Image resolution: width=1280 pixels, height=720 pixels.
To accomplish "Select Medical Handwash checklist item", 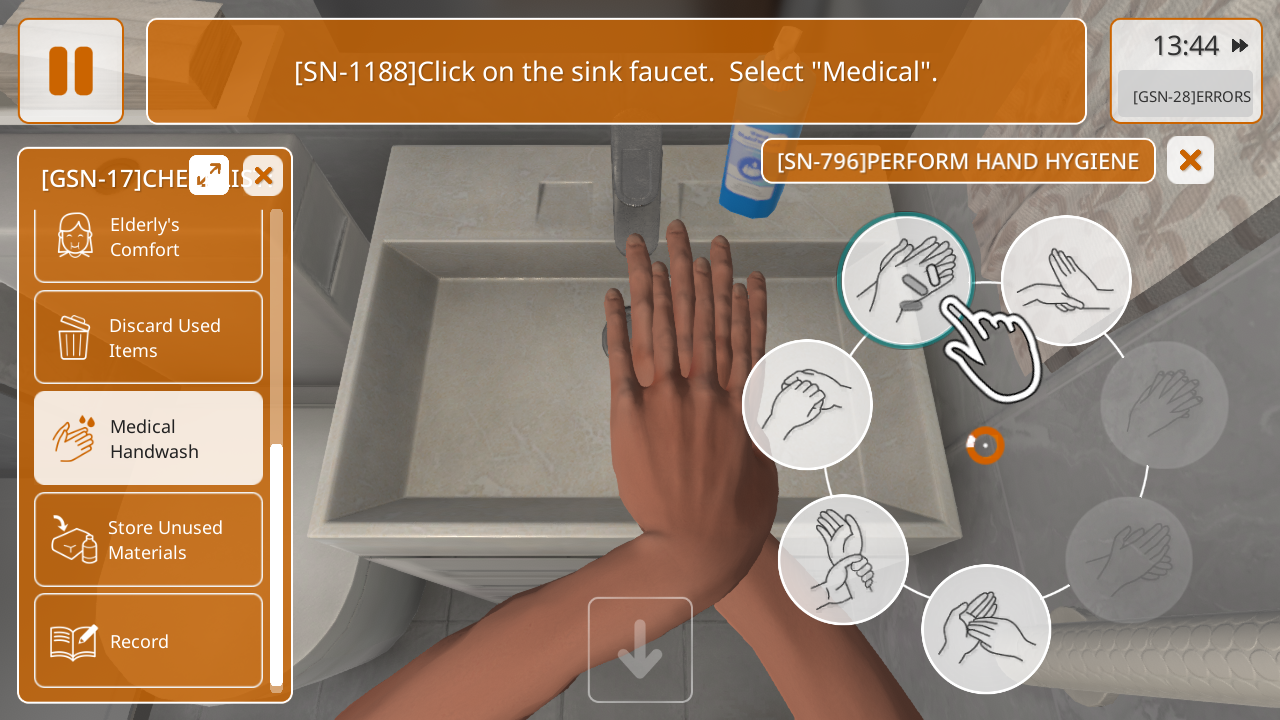I will point(148,438).
